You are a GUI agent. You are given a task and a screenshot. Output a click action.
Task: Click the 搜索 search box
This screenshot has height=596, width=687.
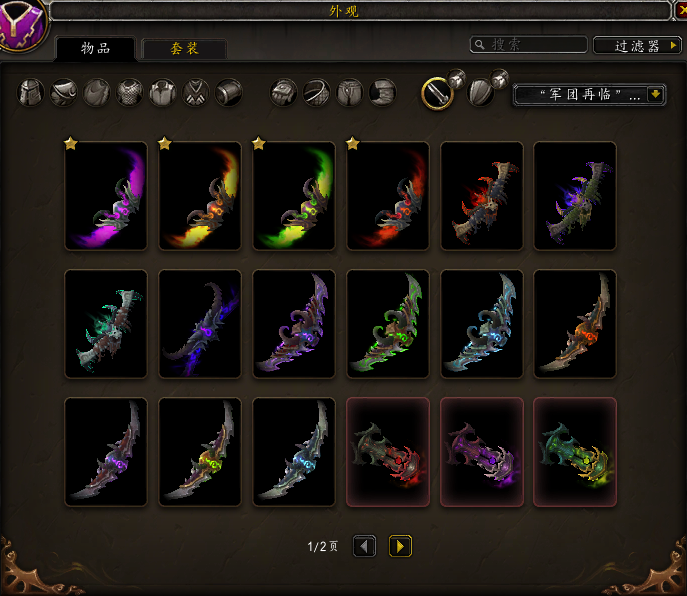click(x=528, y=45)
